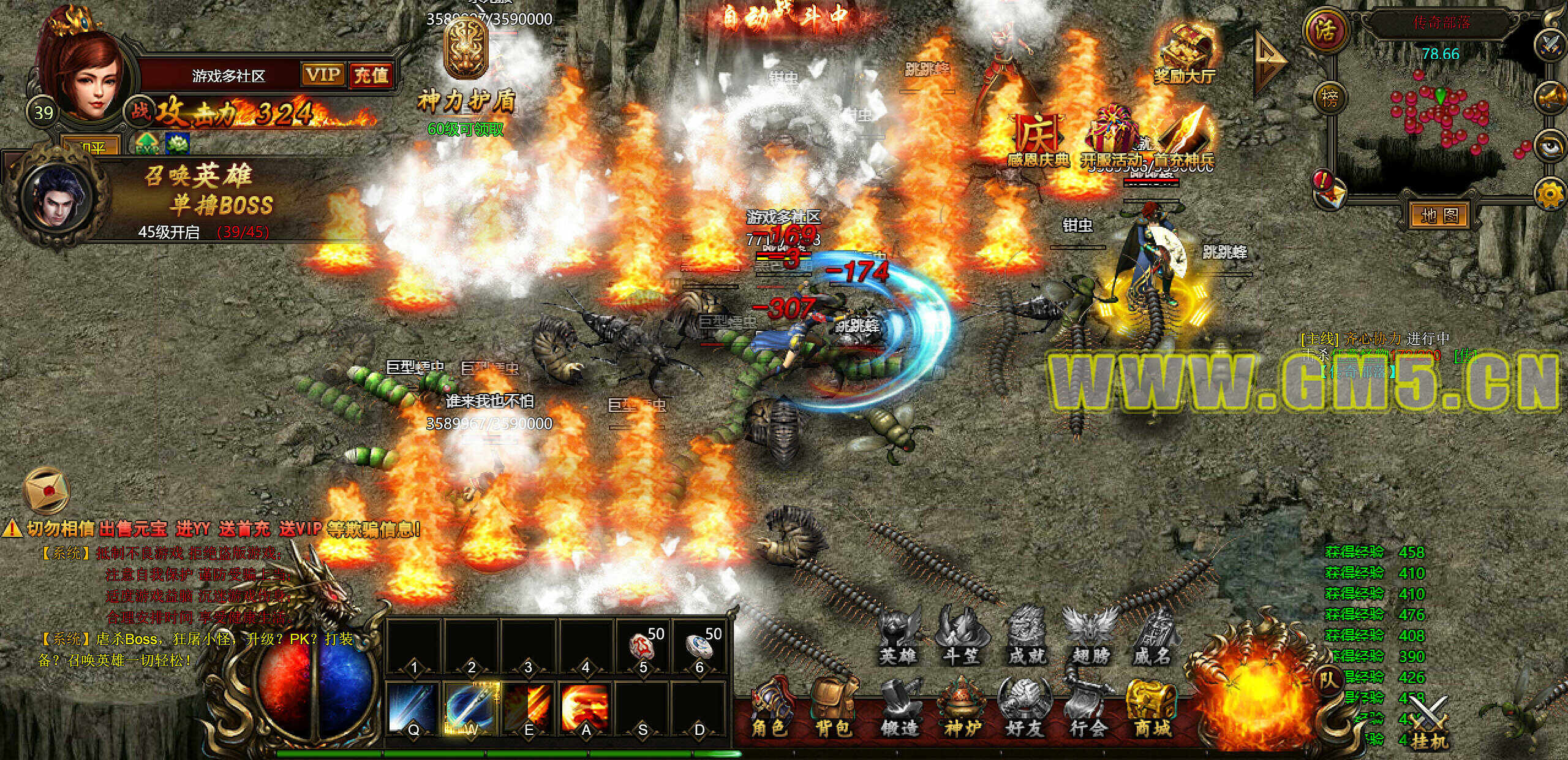Use the red potion in slot 5
Screen dimensions: 1568x760
(x=643, y=647)
